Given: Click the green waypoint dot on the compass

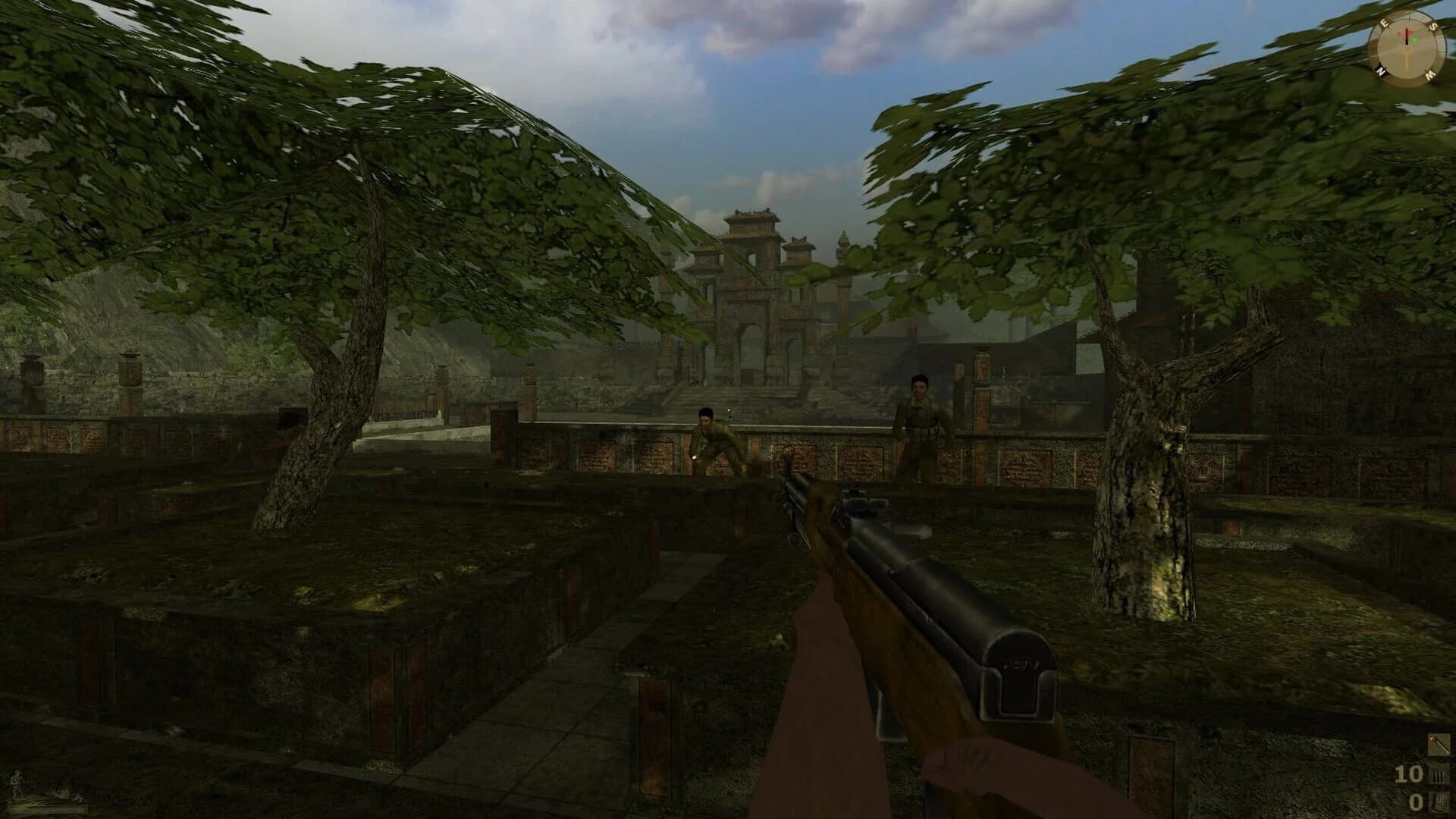Looking at the screenshot, I should point(1414,39).
